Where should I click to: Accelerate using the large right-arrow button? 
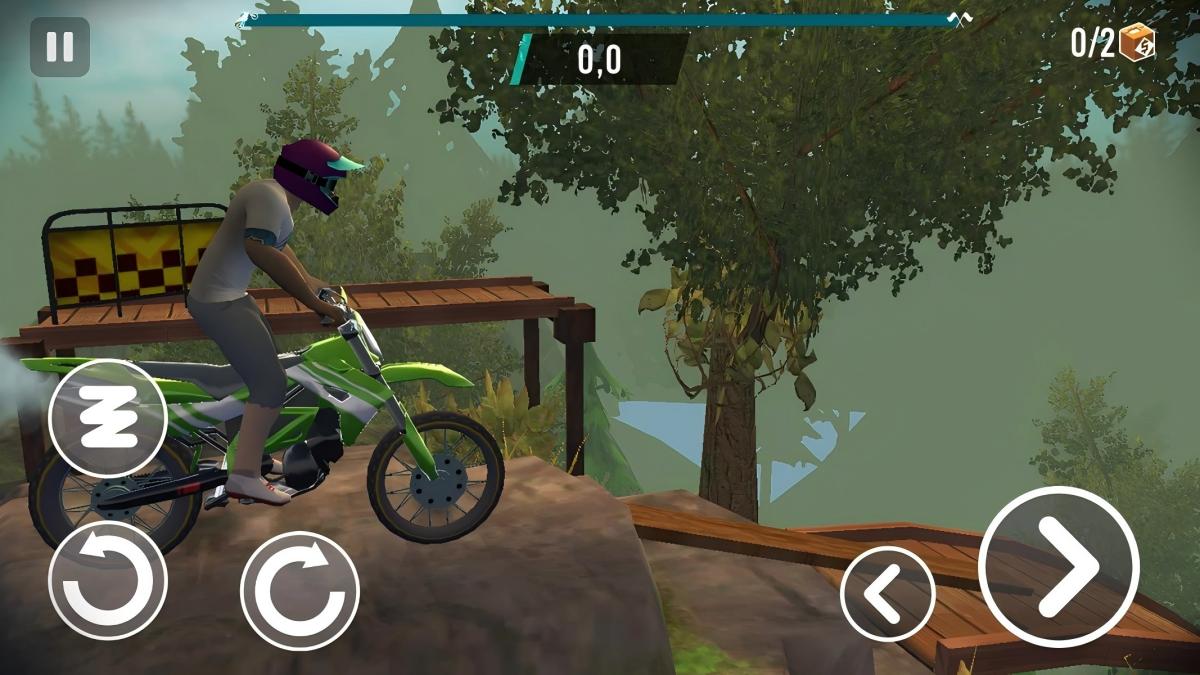pyautogui.click(x=1058, y=567)
